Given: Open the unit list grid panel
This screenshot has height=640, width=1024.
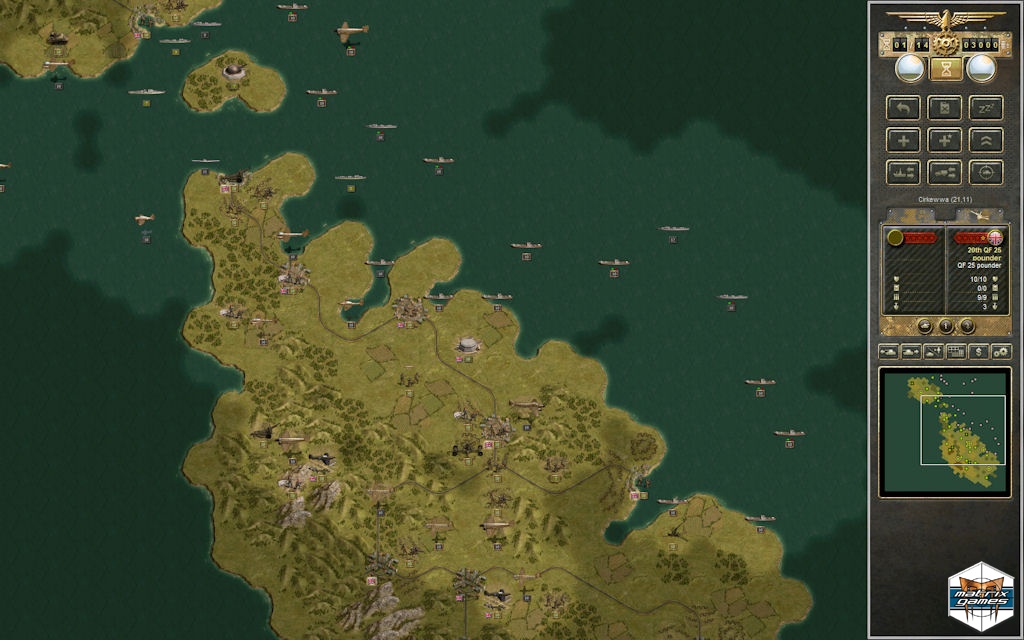Looking at the screenshot, I should click(x=956, y=351).
